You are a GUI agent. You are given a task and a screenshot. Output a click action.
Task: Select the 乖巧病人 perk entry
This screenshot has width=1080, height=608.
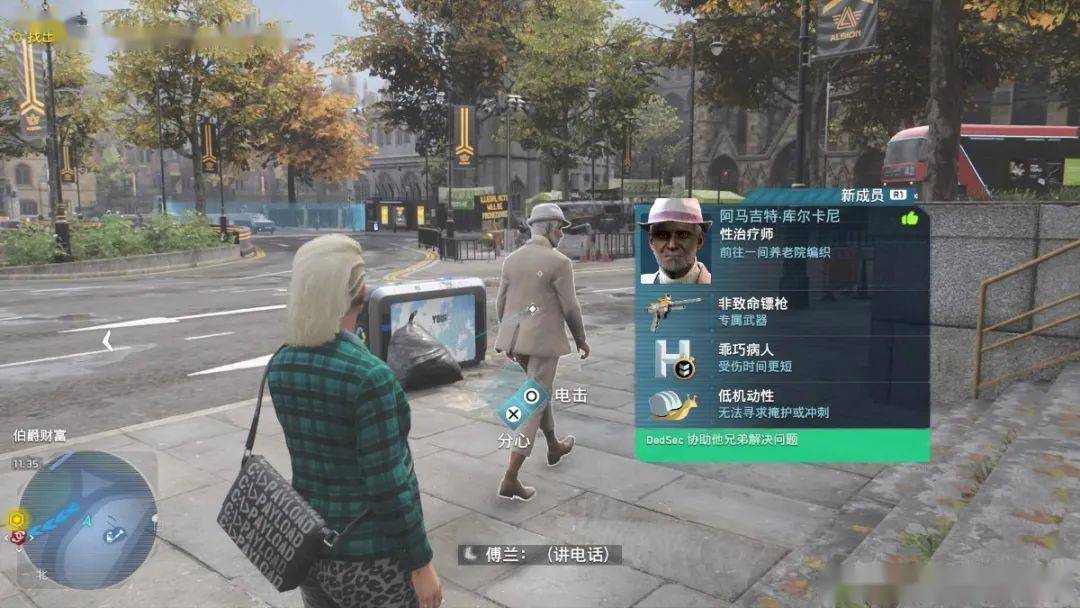pos(782,357)
